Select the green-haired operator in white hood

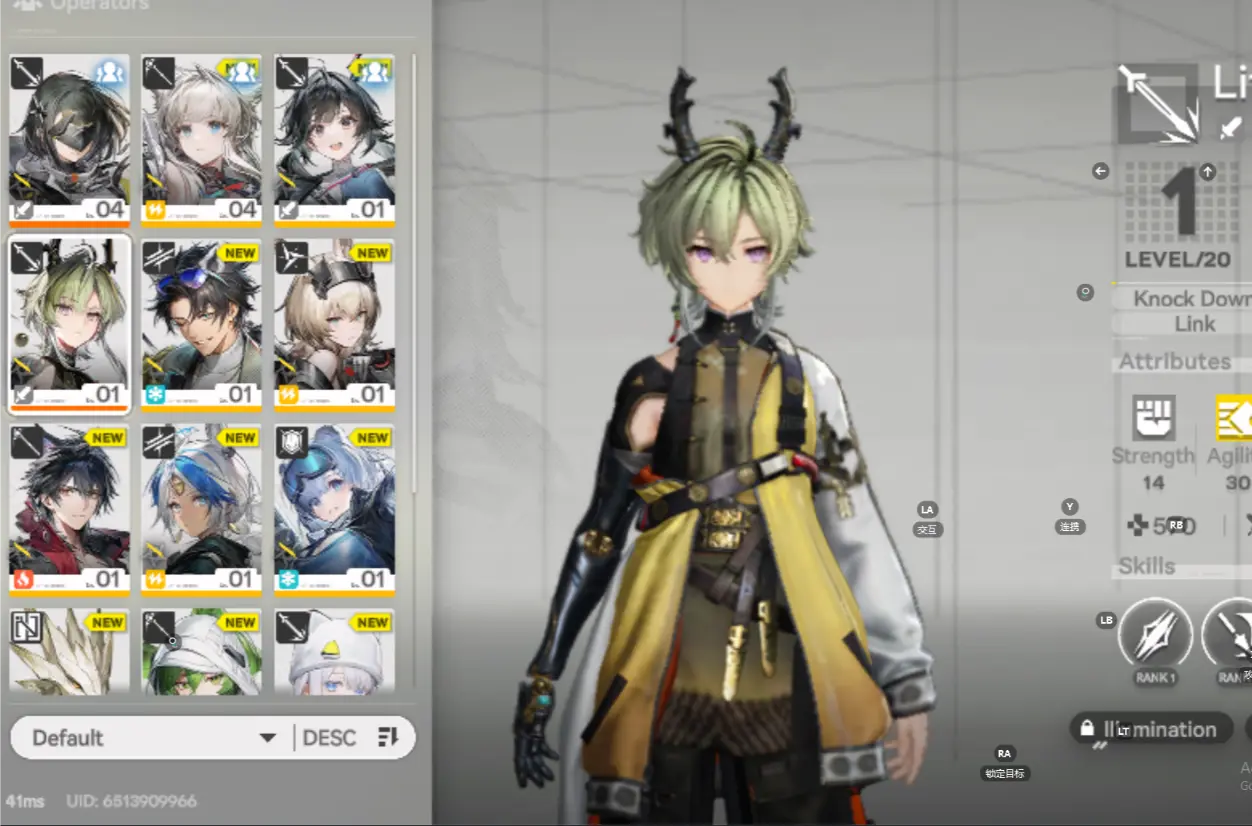(x=201, y=652)
